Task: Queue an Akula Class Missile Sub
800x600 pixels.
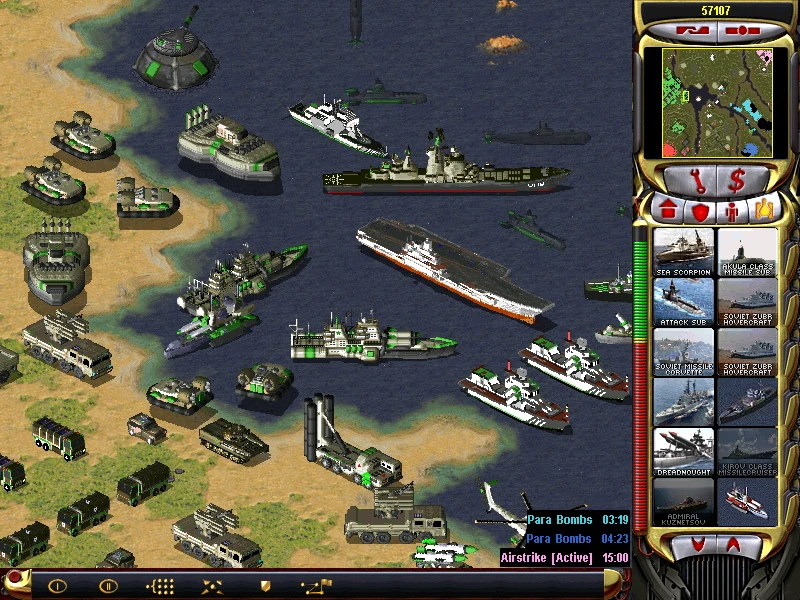Action: coord(747,252)
